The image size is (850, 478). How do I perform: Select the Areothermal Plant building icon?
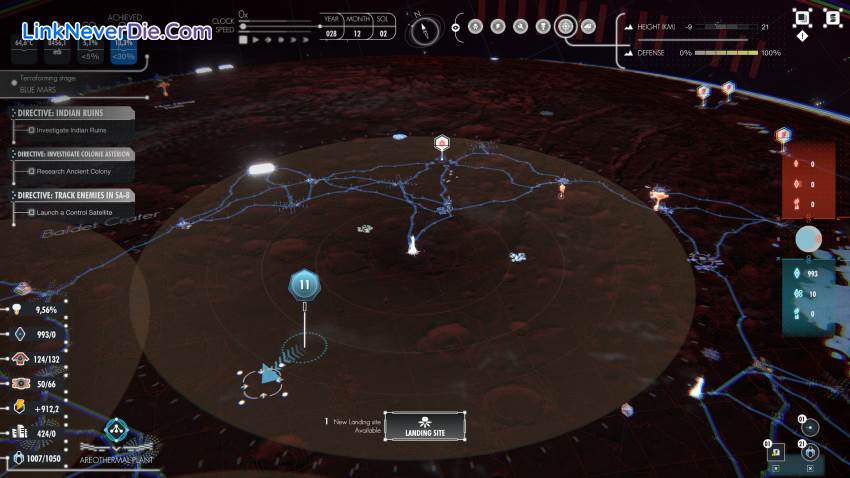(116, 432)
